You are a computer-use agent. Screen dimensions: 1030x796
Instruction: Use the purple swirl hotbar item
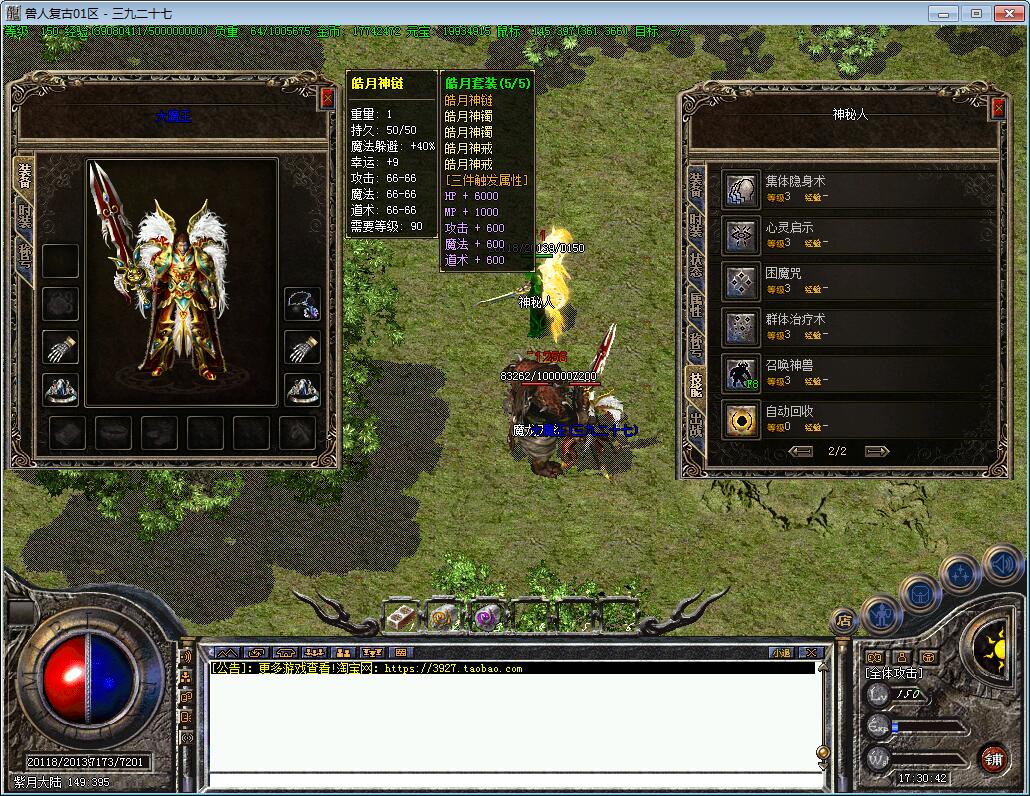pyautogui.click(x=487, y=617)
